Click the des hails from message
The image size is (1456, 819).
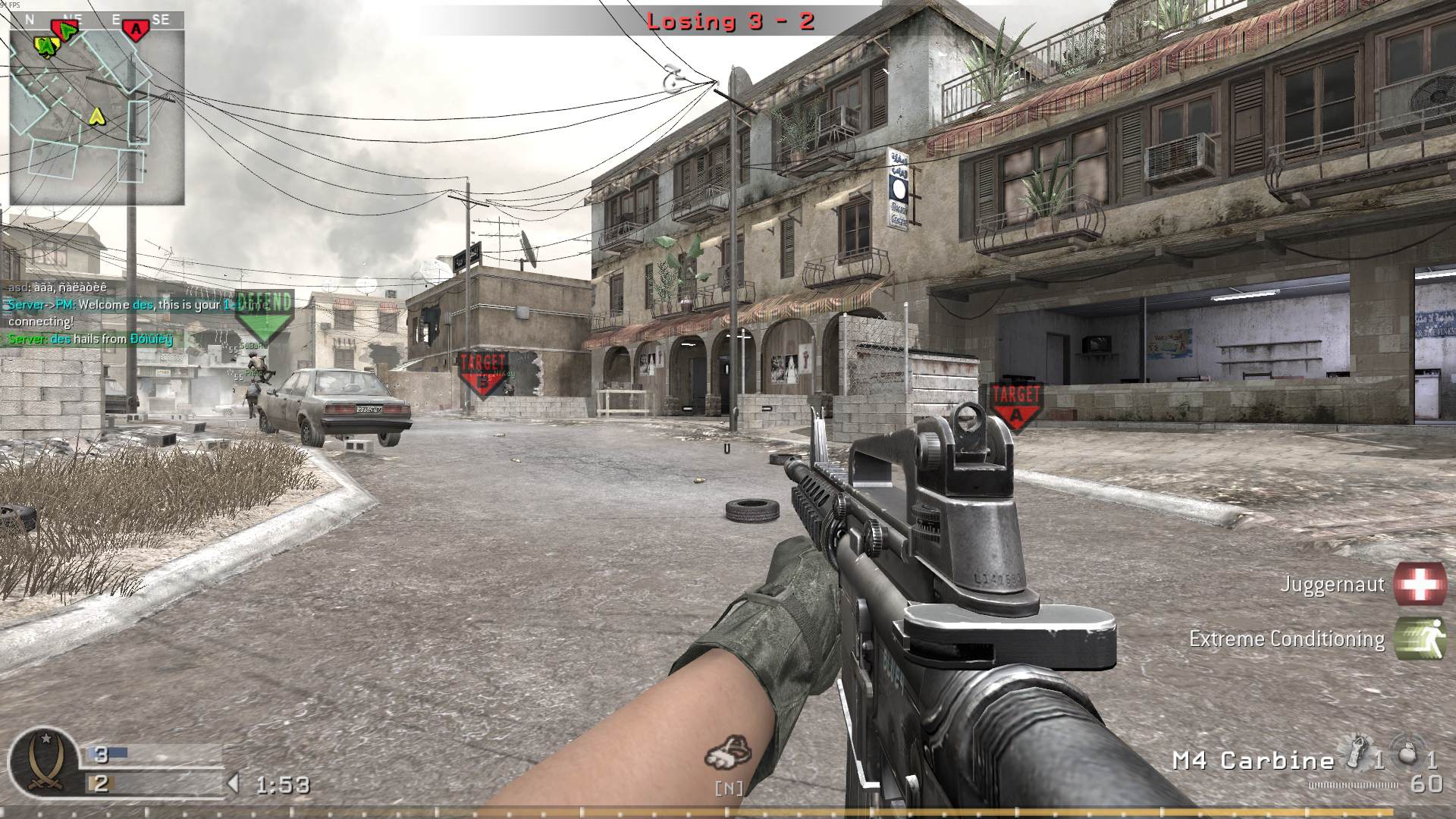point(89,339)
